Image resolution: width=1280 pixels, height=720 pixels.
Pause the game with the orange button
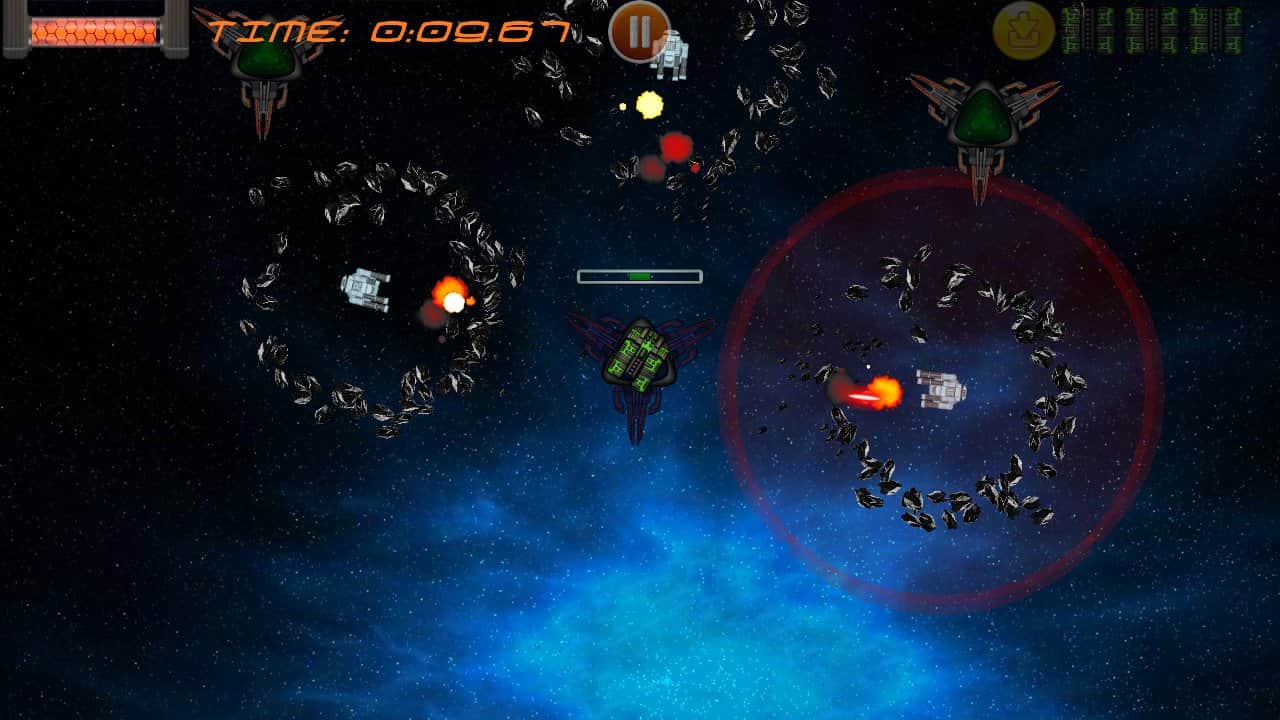click(639, 30)
